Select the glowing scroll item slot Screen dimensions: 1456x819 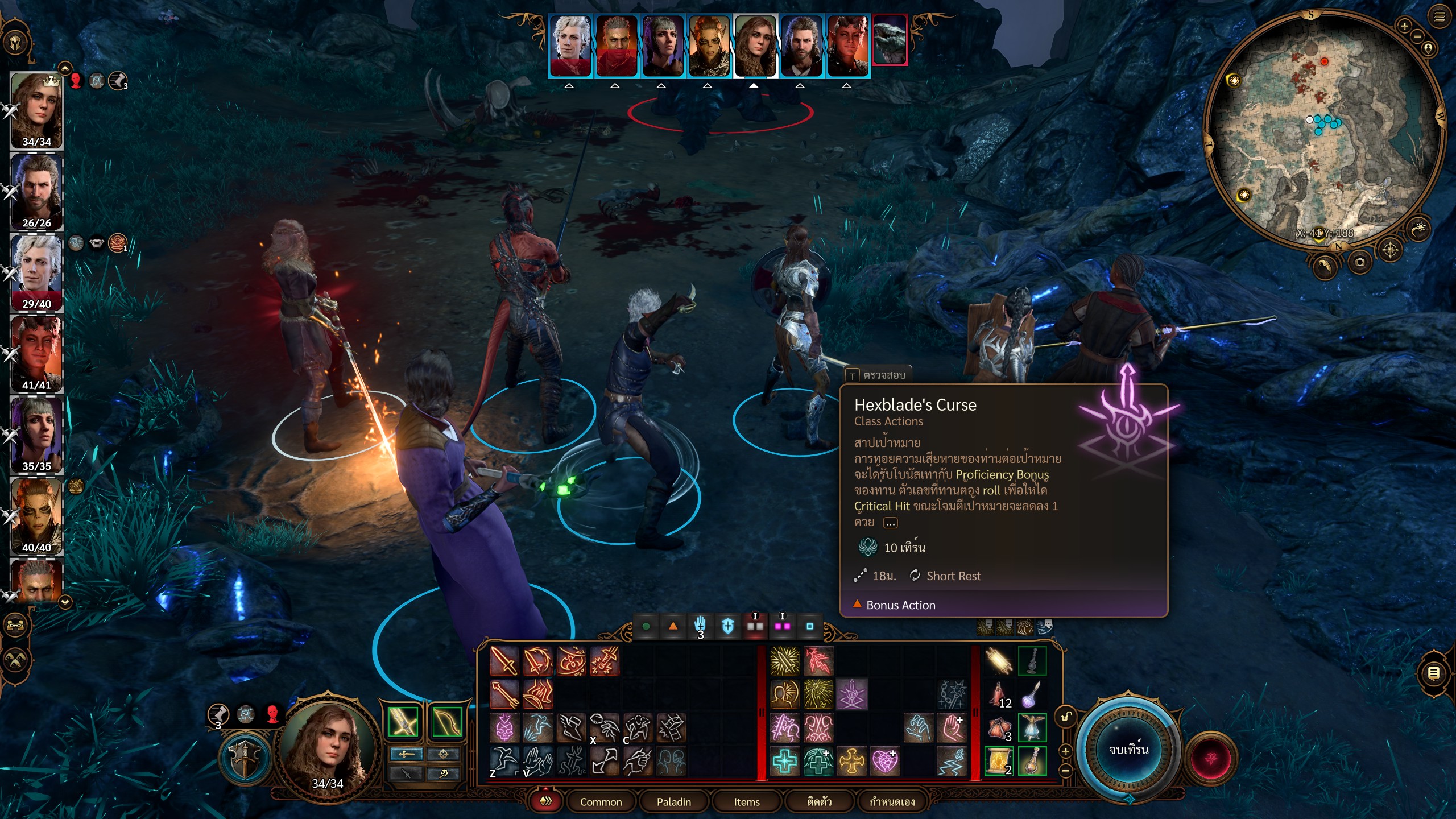coord(999,761)
